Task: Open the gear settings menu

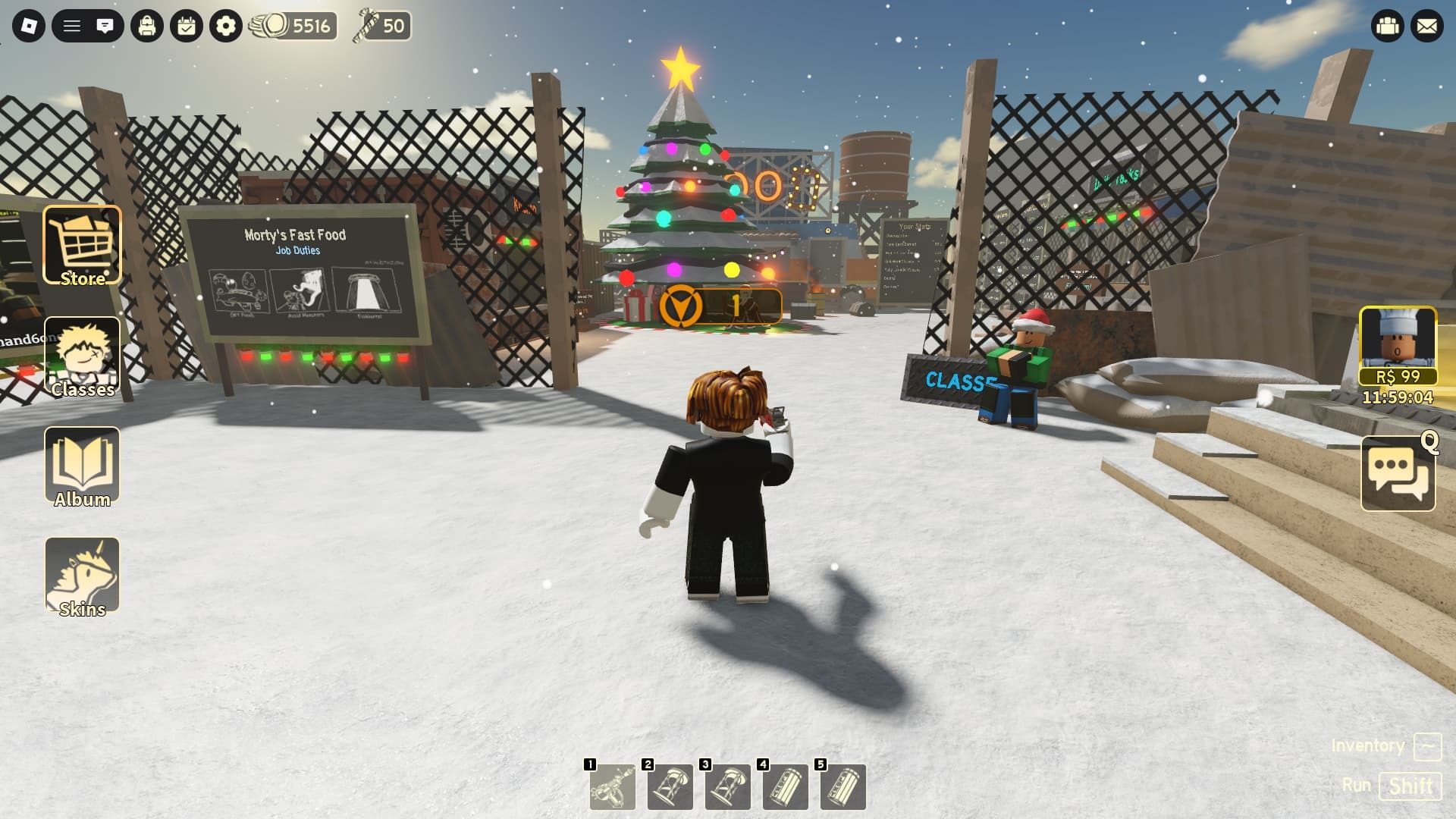Action: 226,27
